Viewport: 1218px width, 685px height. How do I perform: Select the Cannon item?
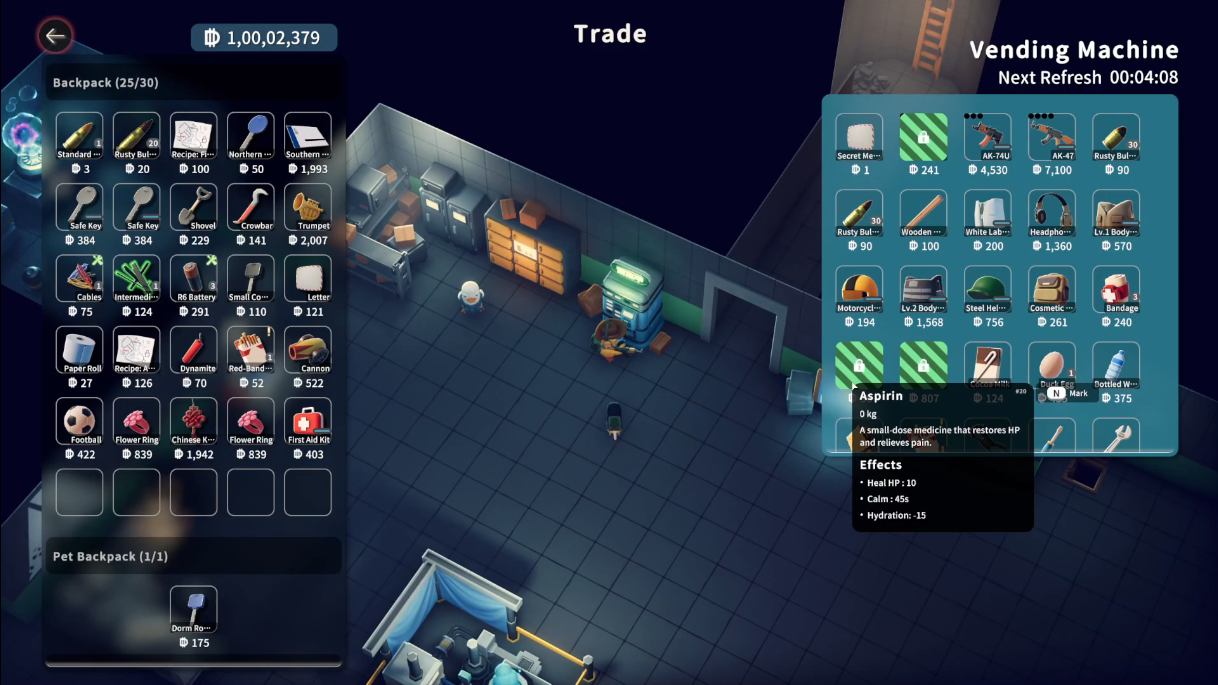click(x=308, y=351)
